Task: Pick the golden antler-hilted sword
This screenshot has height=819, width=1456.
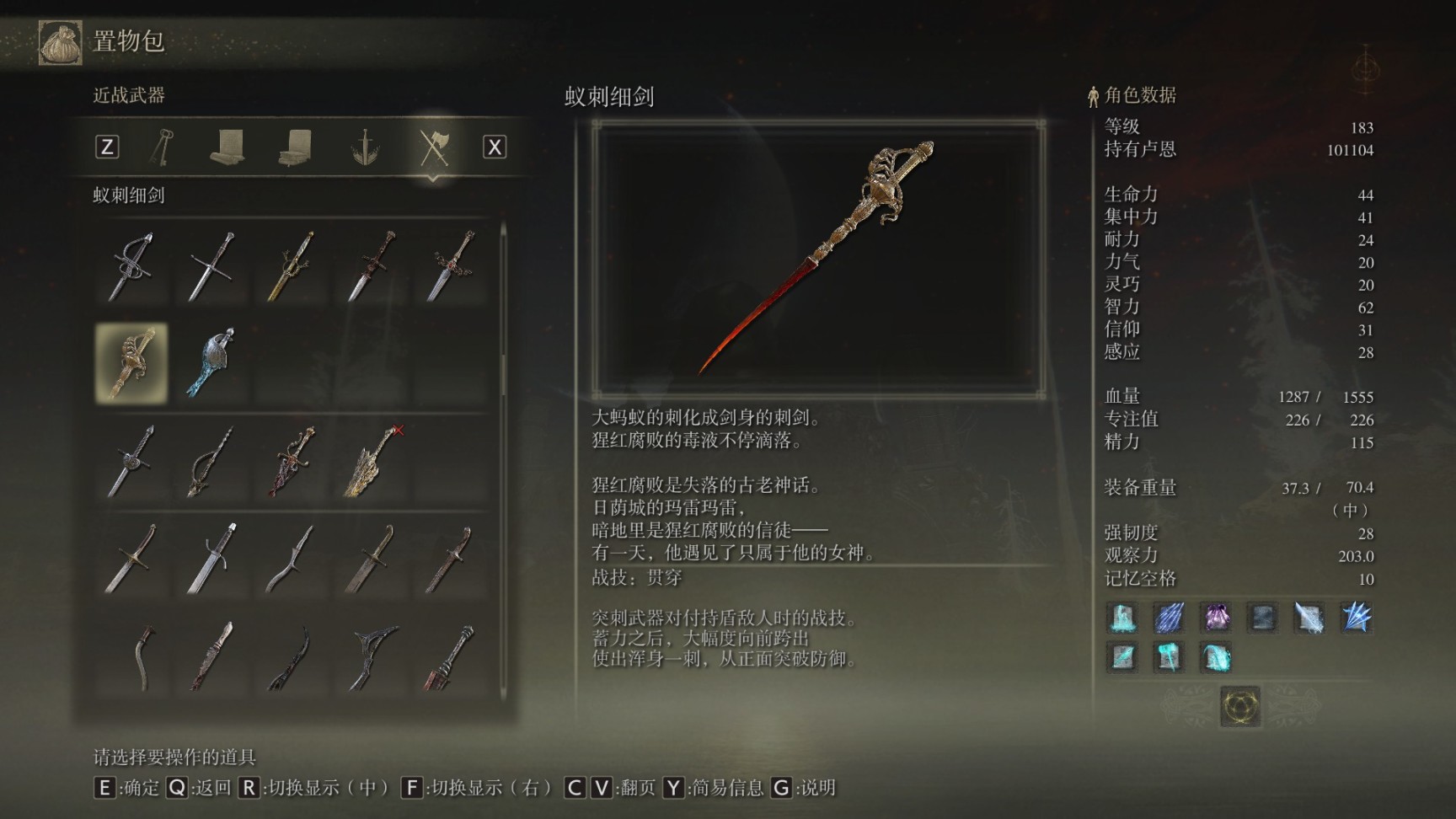Action: tap(292, 266)
